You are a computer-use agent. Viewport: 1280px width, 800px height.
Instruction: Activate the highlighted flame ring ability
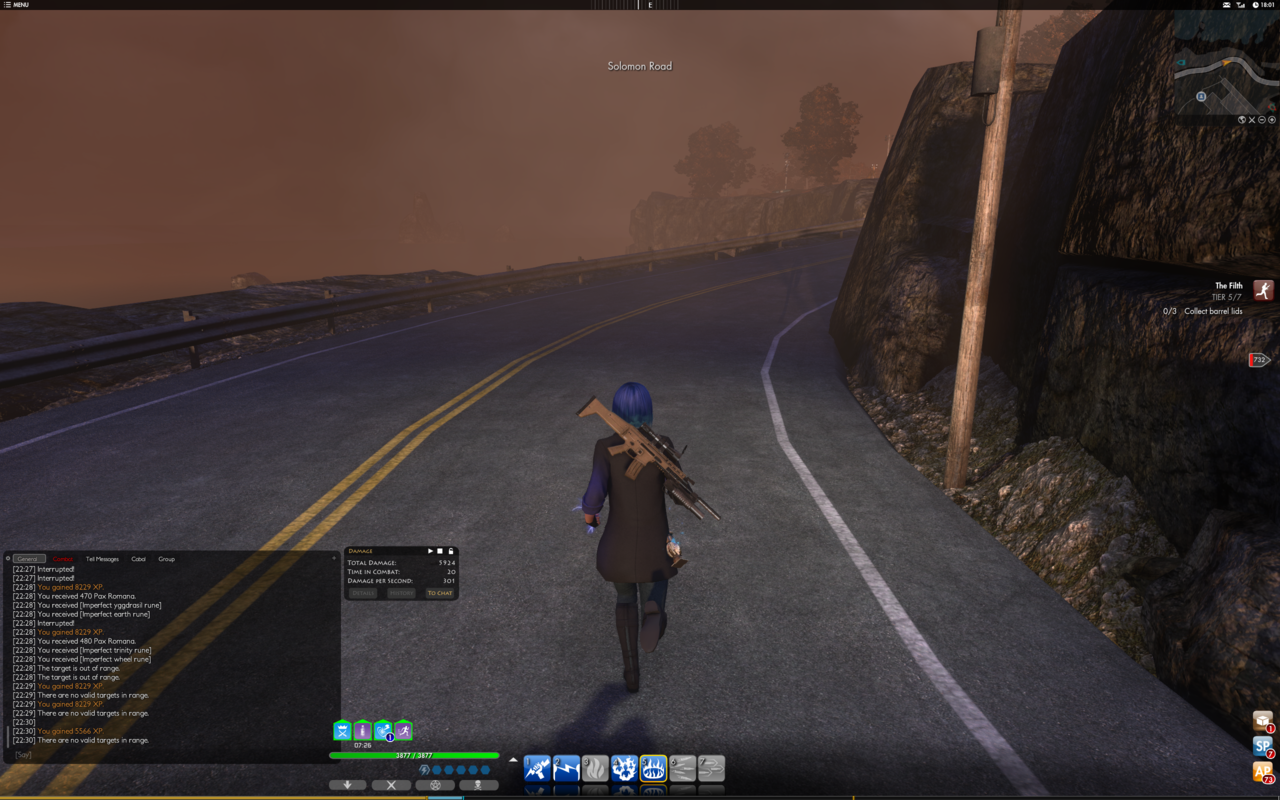pyautogui.click(x=653, y=768)
